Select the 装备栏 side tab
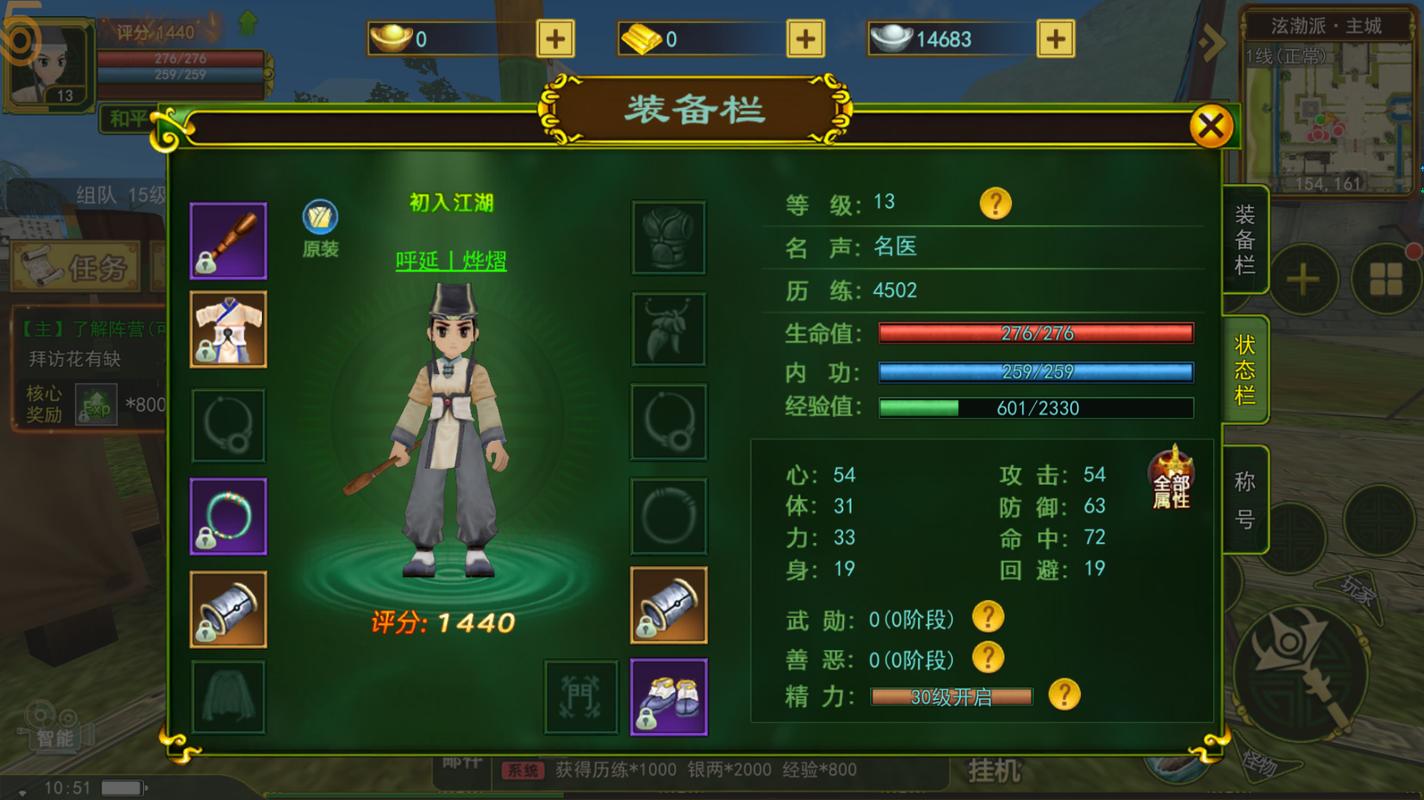This screenshot has height=800, width=1424. [1245, 240]
